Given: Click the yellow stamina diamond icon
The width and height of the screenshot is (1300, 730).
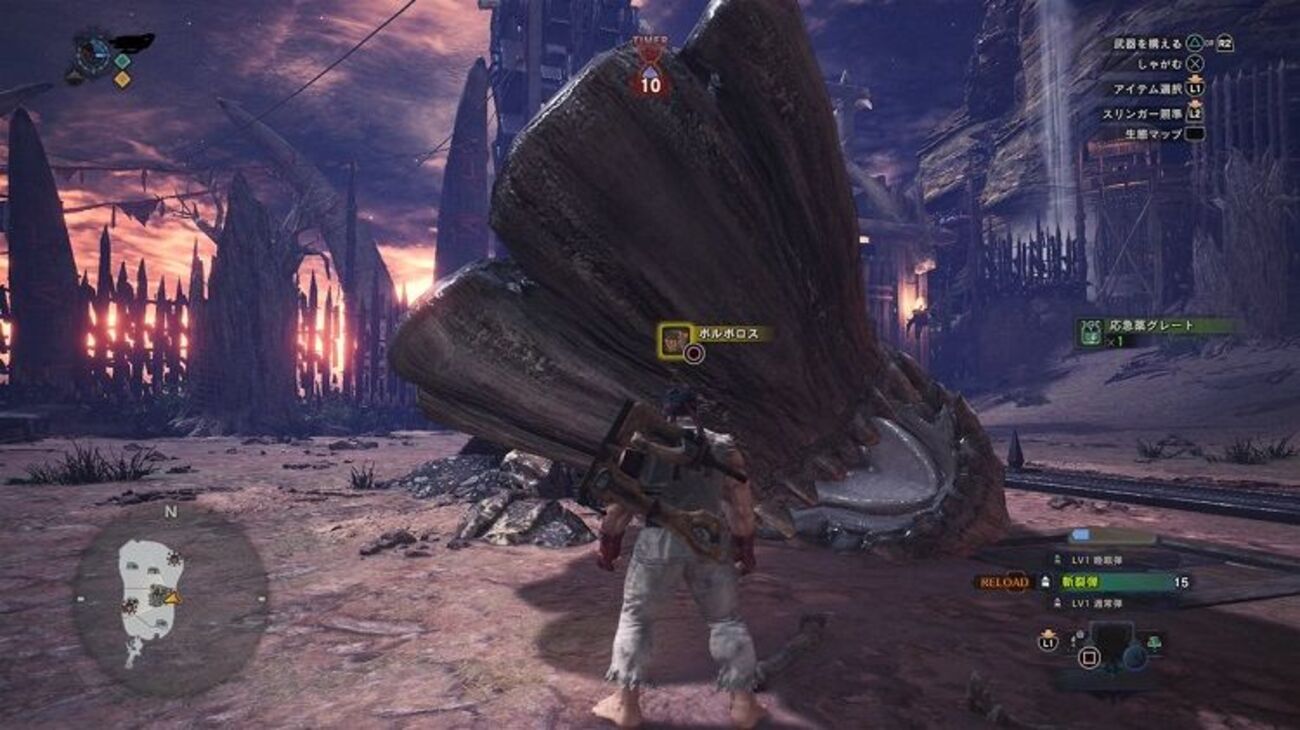Looking at the screenshot, I should [120, 78].
